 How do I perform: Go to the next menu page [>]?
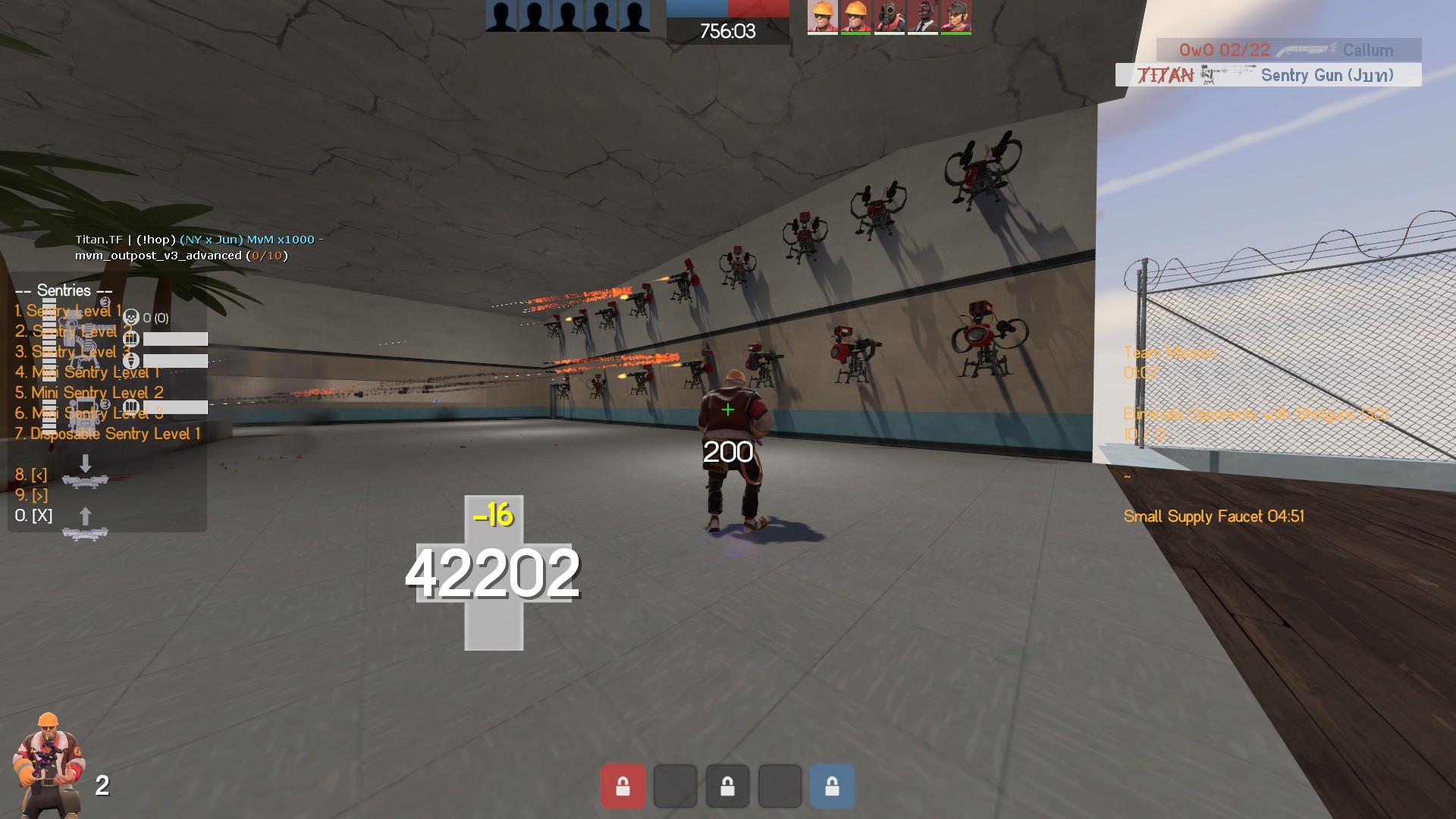(31, 495)
